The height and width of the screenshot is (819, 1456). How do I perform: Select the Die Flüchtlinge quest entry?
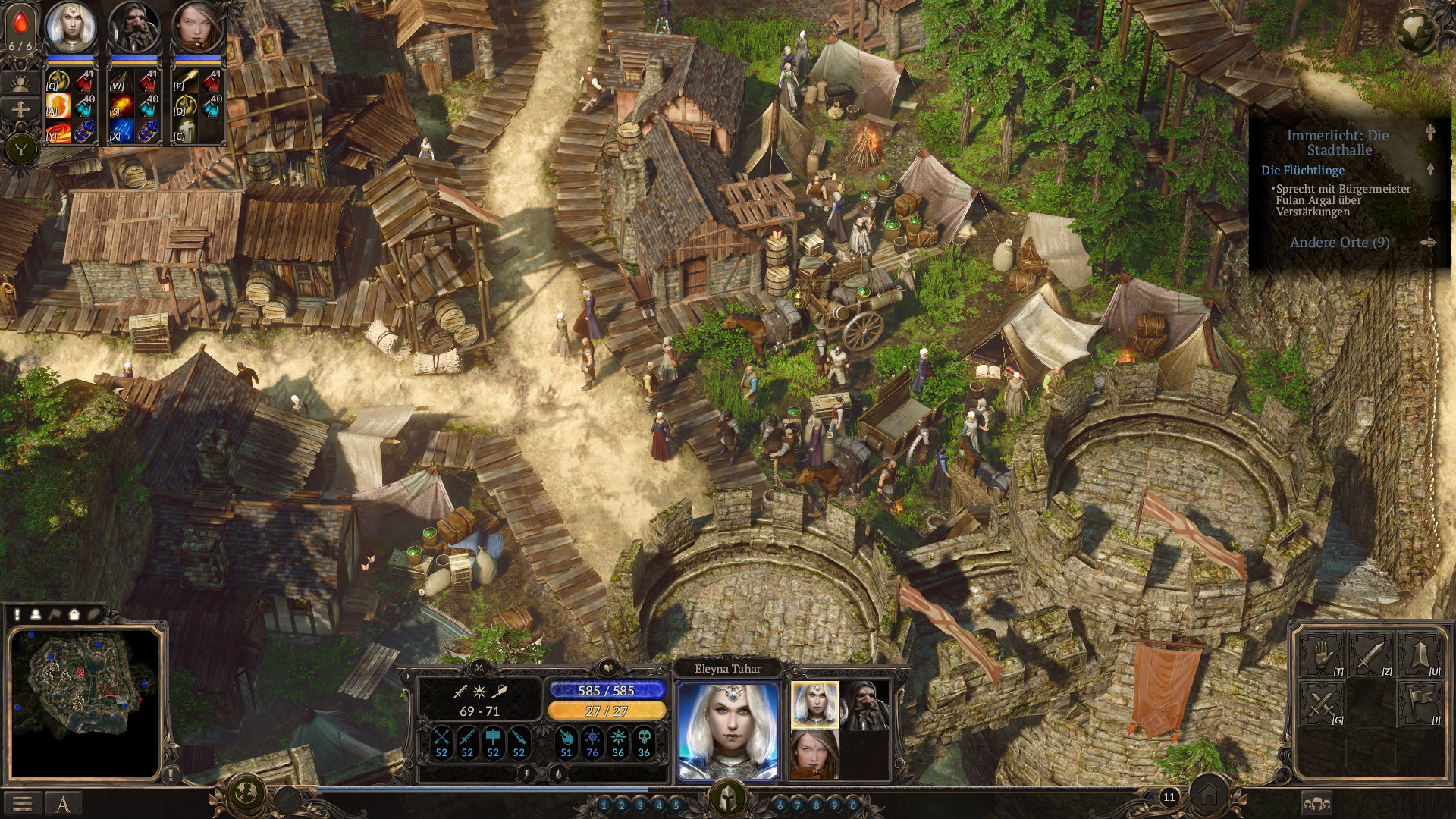pyautogui.click(x=1303, y=171)
